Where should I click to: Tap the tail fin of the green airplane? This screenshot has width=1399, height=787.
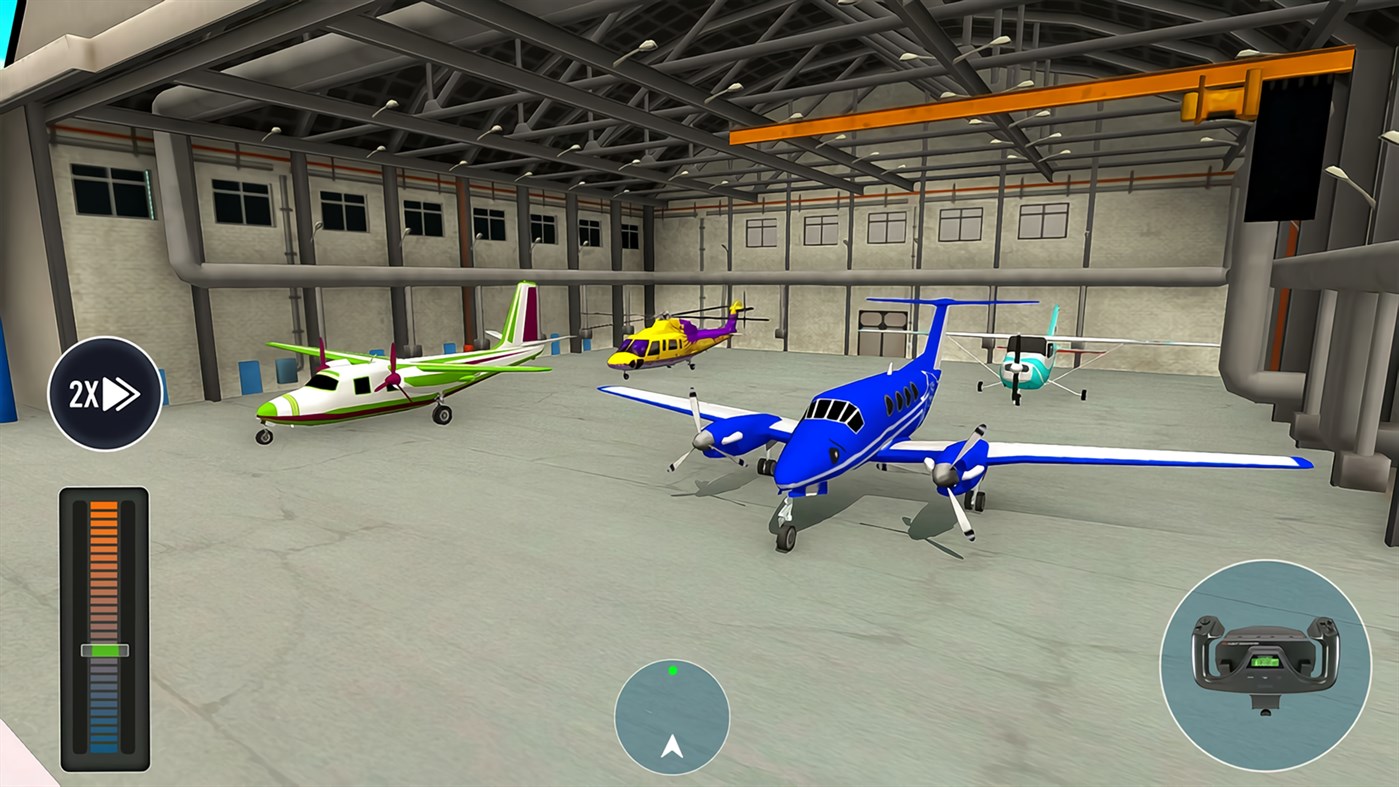pos(523,315)
